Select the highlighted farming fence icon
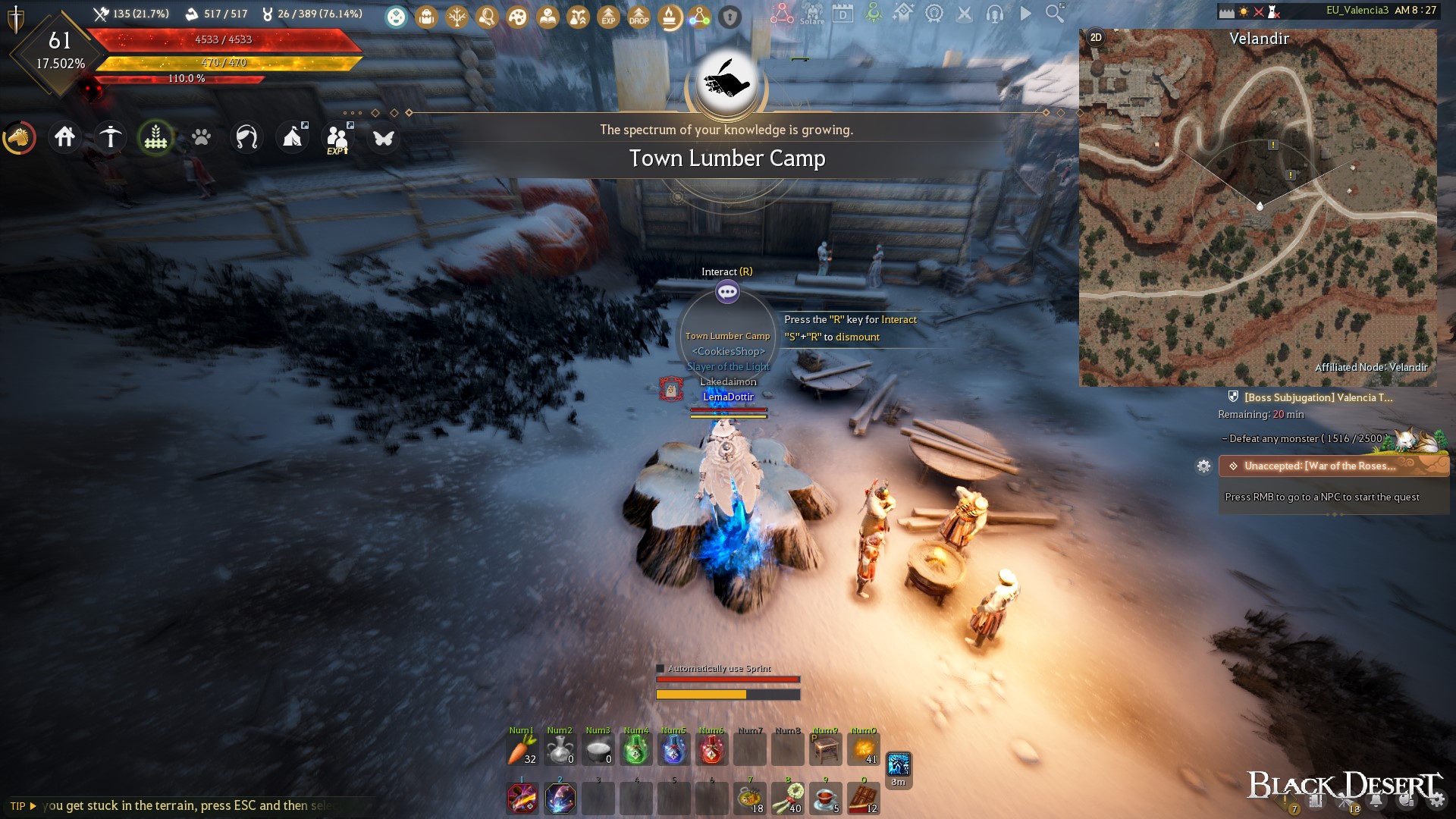The height and width of the screenshot is (819, 1456). [156, 137]
